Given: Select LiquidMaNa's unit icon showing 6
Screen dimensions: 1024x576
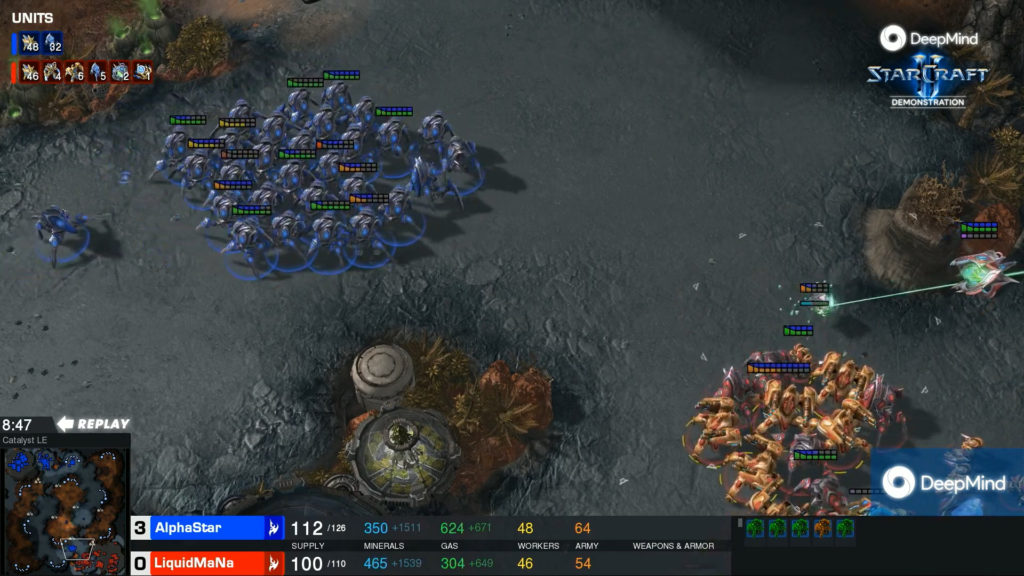Looking at the screenshot, I should point(75,72).
